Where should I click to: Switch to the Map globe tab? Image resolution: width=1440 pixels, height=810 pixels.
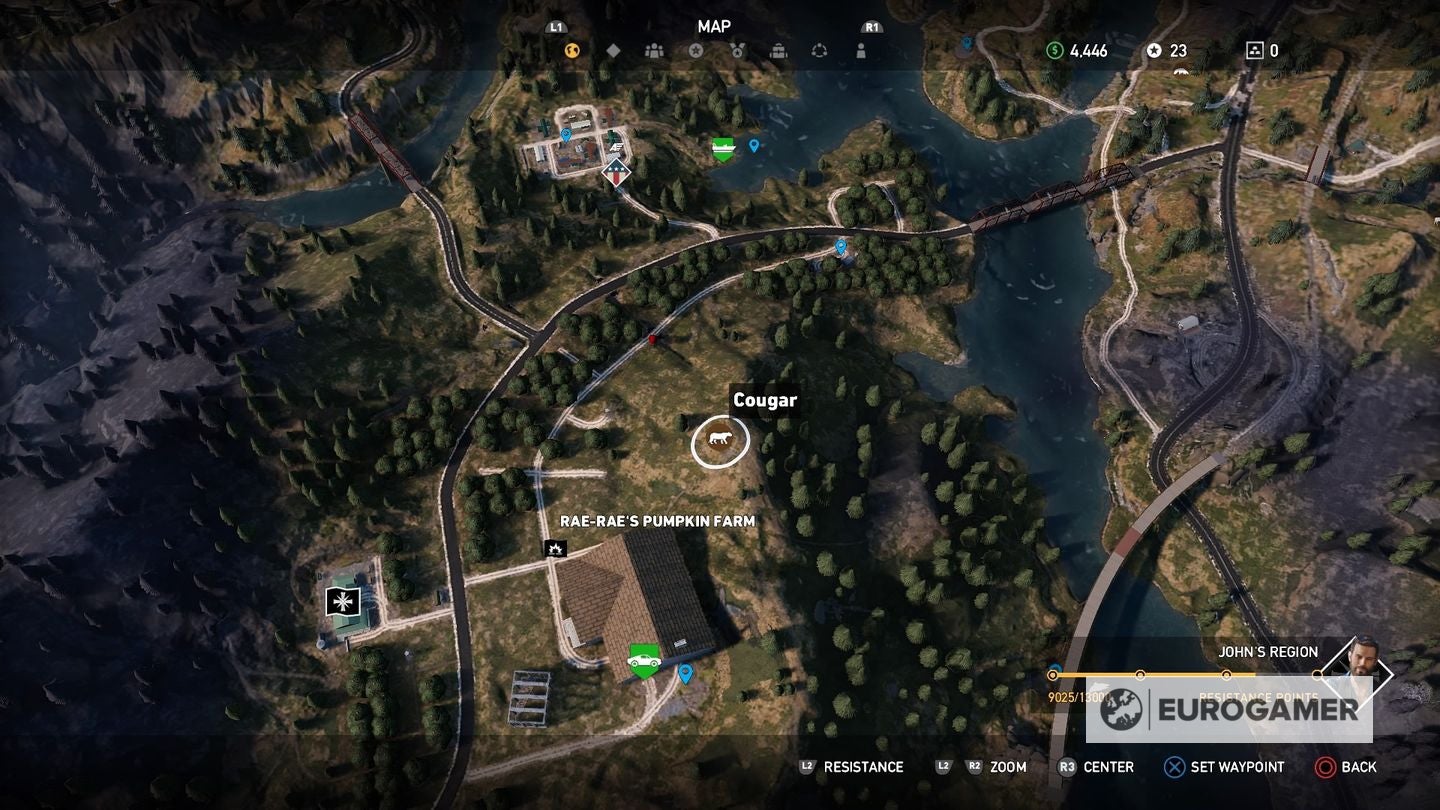pyautogui.click(x=572, y=48)
